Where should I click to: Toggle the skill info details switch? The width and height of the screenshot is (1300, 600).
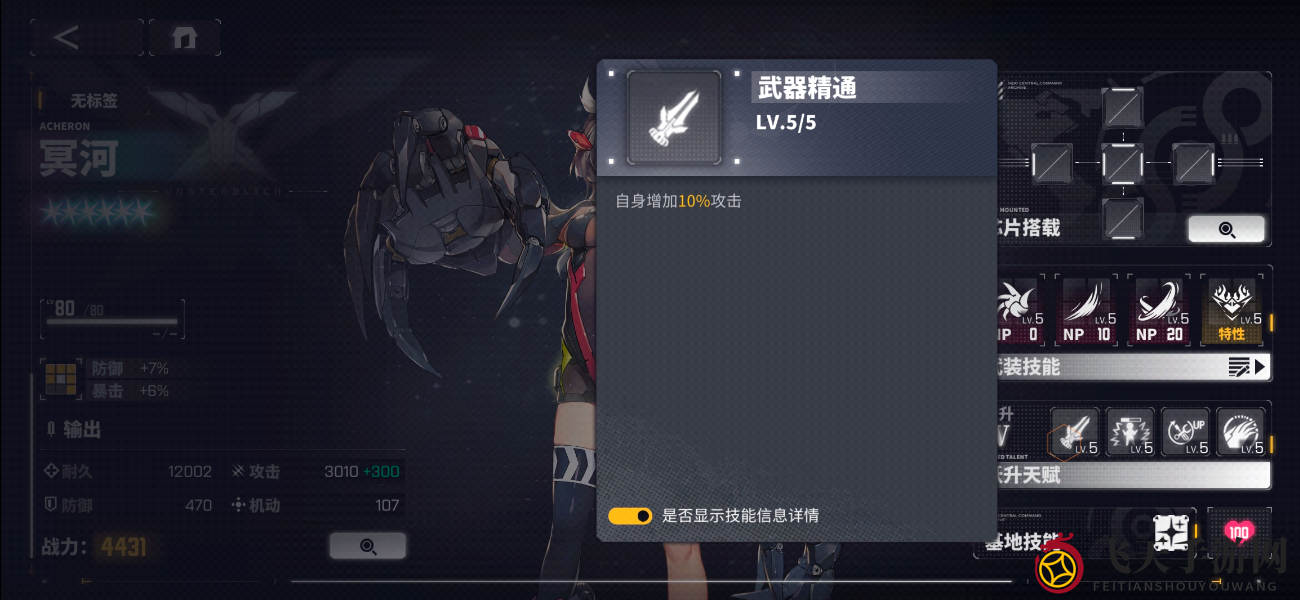click(x=630, y=516)
